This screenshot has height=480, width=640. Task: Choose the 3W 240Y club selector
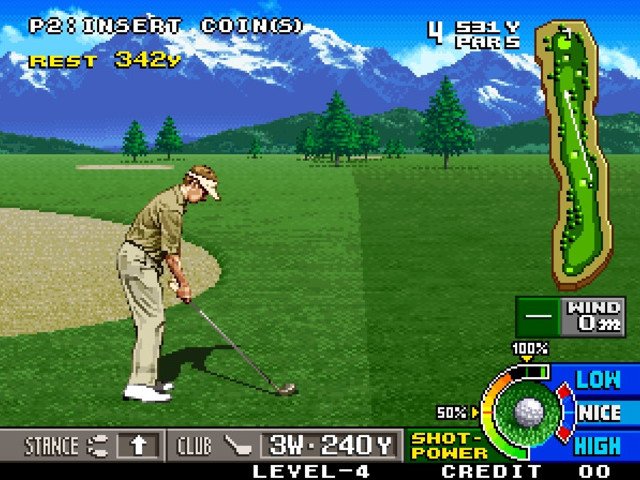click(x=330, y=445)
